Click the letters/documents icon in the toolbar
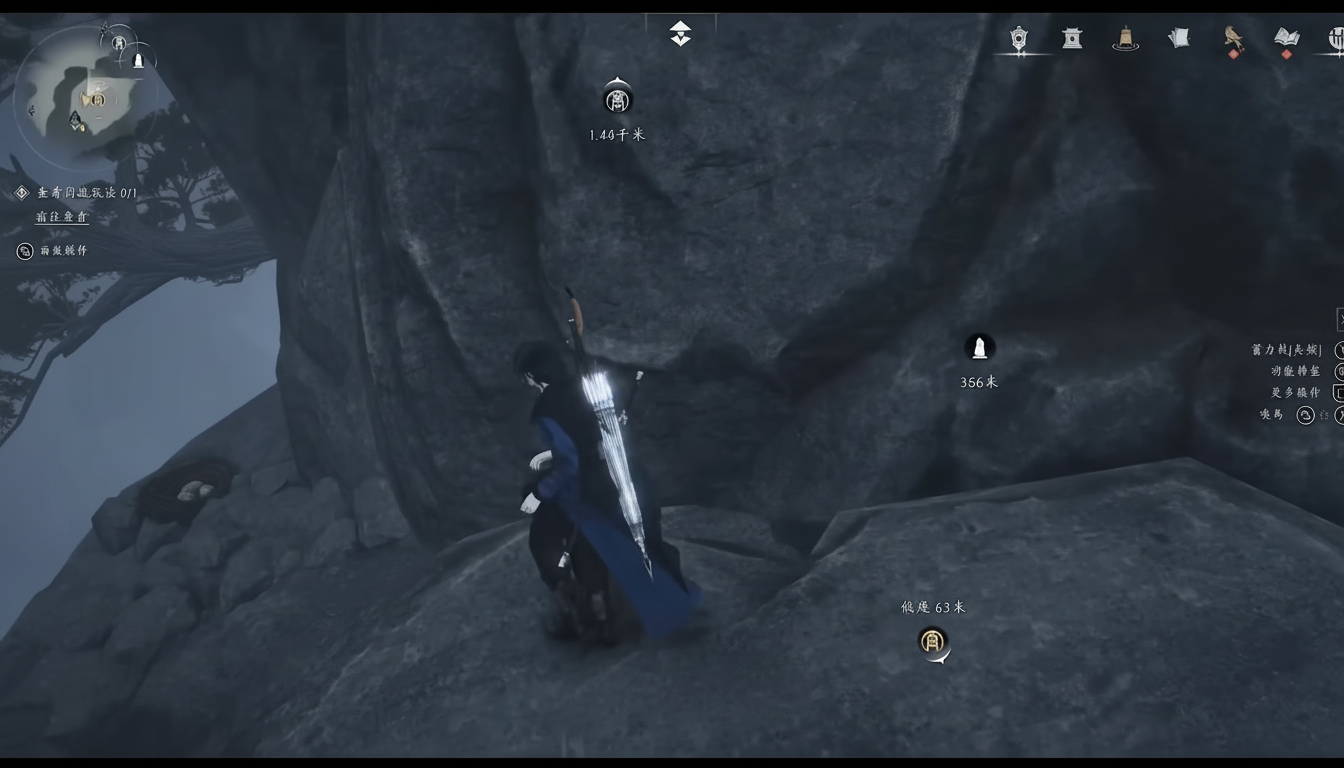 tap(1178, 37)
